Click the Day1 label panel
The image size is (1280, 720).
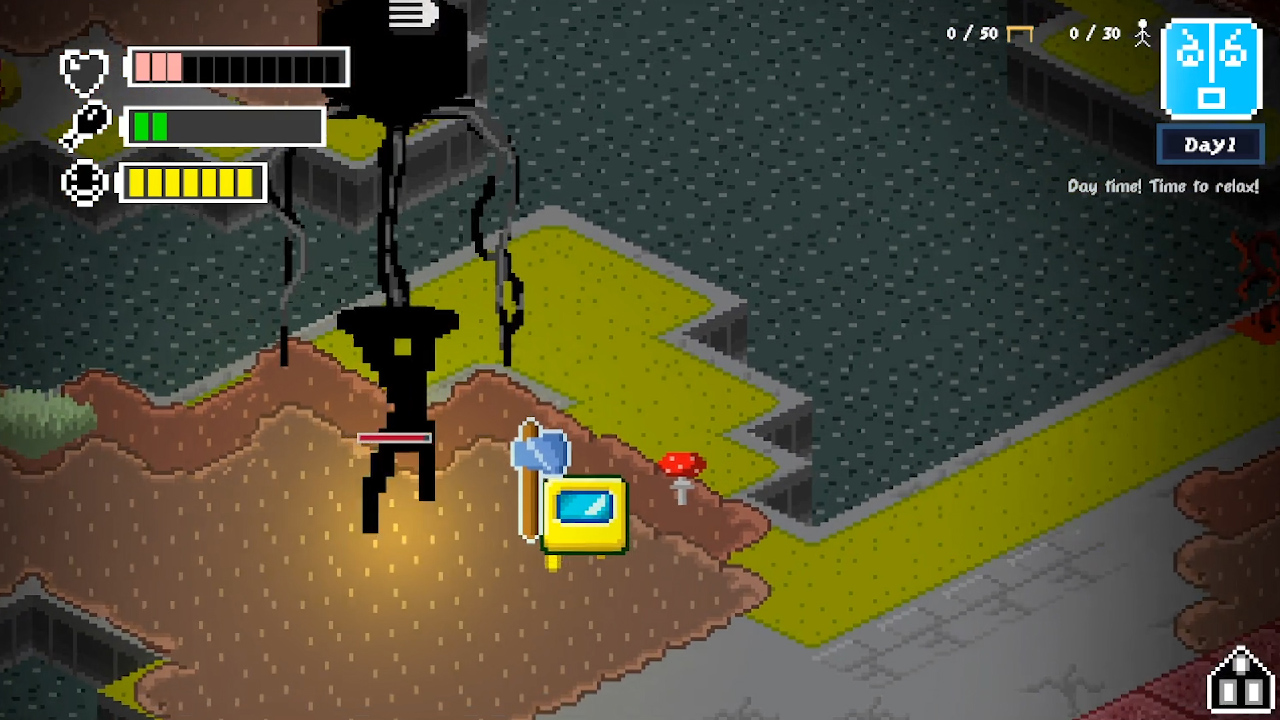(1210, 145)
